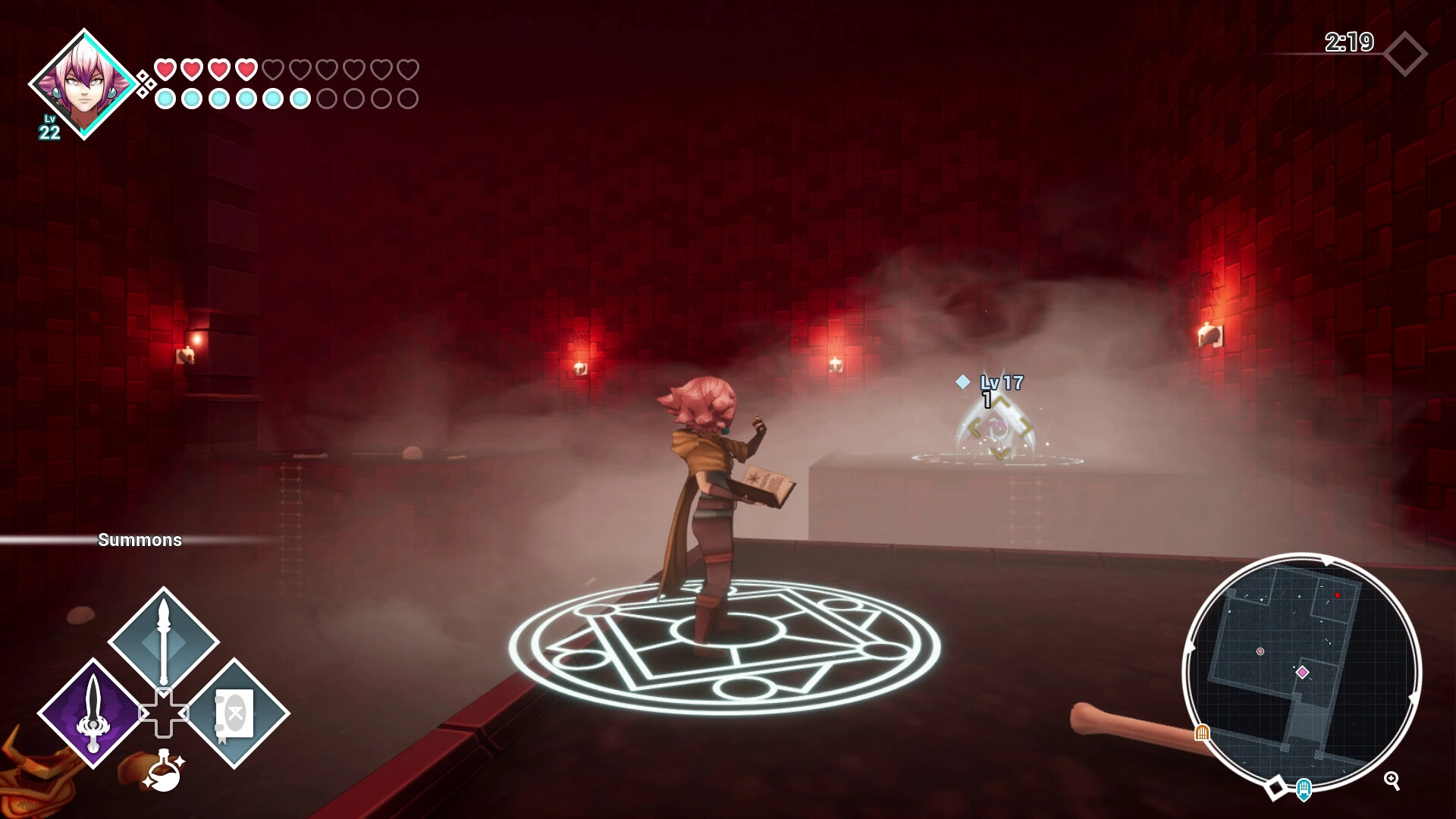Select the teal gate marker below minimap

(1304, 789)
